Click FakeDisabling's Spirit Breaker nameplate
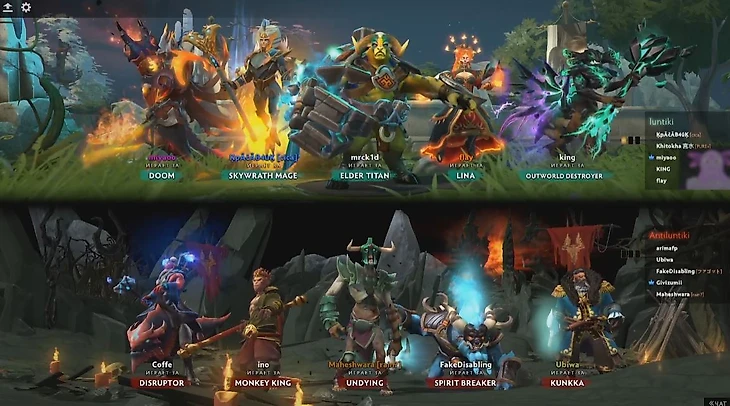730x406 pixels. click(465, 382)
